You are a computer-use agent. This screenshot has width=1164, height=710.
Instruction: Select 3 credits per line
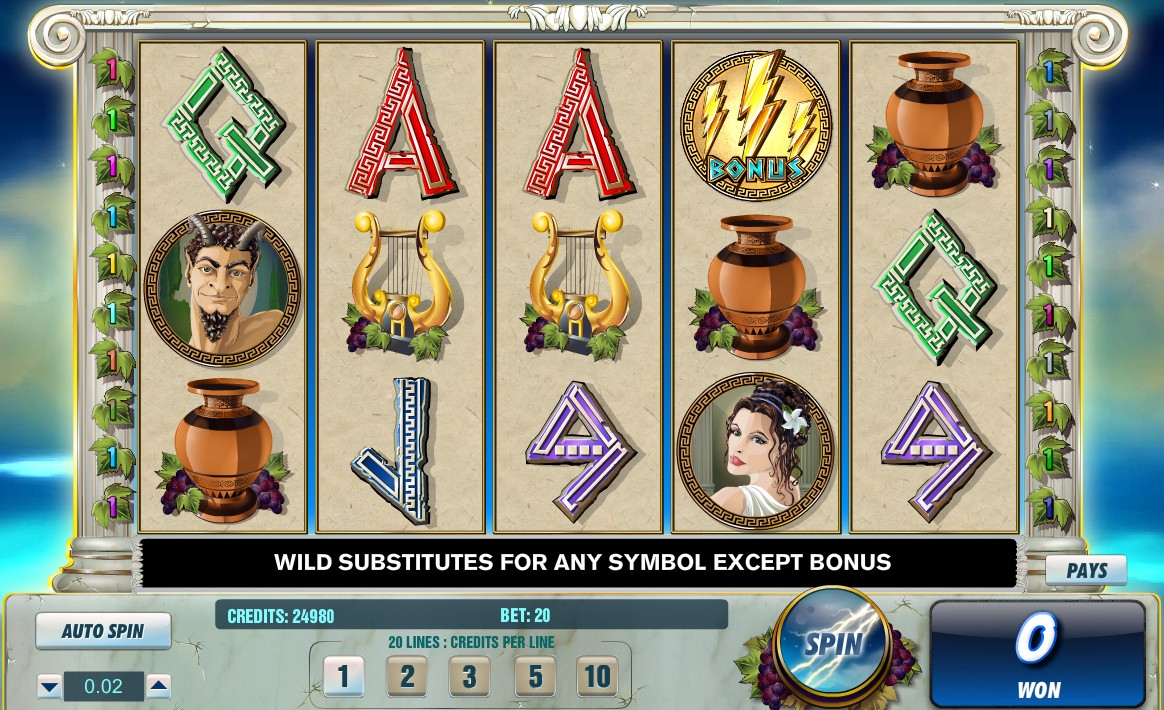(x=470, y=677)
